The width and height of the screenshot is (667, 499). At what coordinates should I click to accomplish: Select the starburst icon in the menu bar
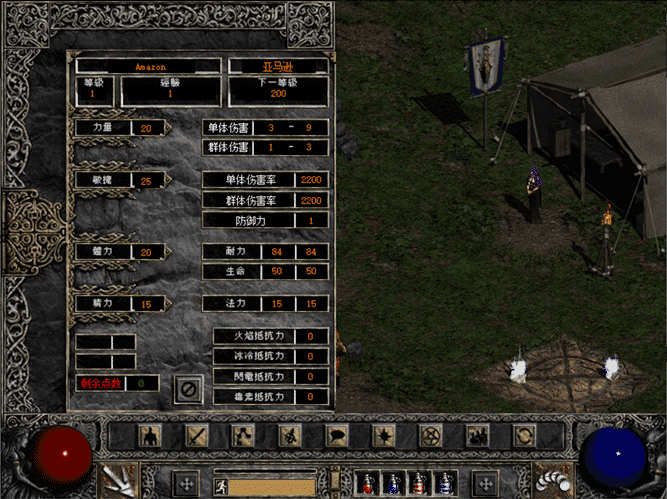click(x=384, y=436)
